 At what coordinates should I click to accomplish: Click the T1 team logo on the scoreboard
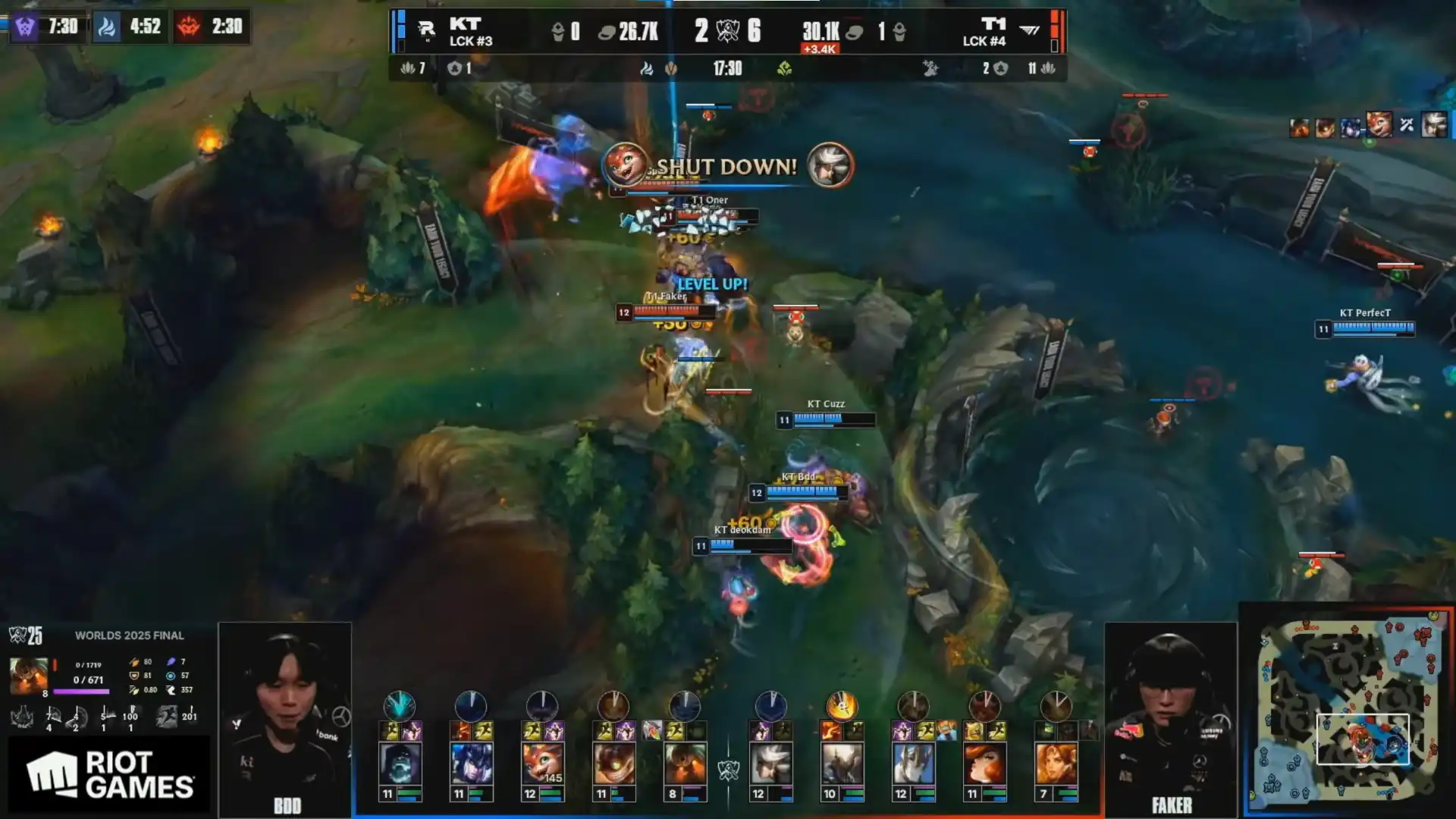[1029, 30]
